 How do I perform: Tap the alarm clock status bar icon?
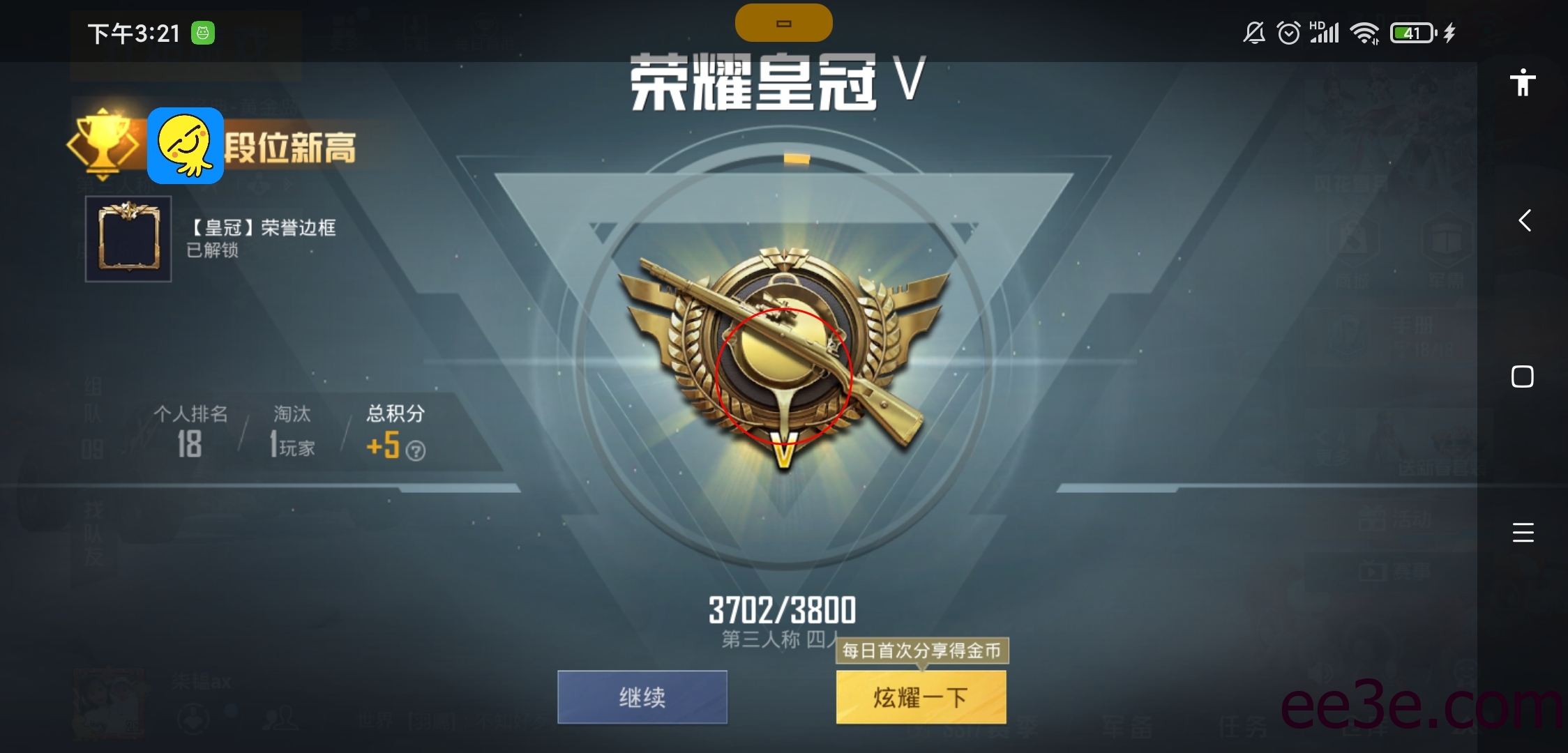pos(1289,32)
